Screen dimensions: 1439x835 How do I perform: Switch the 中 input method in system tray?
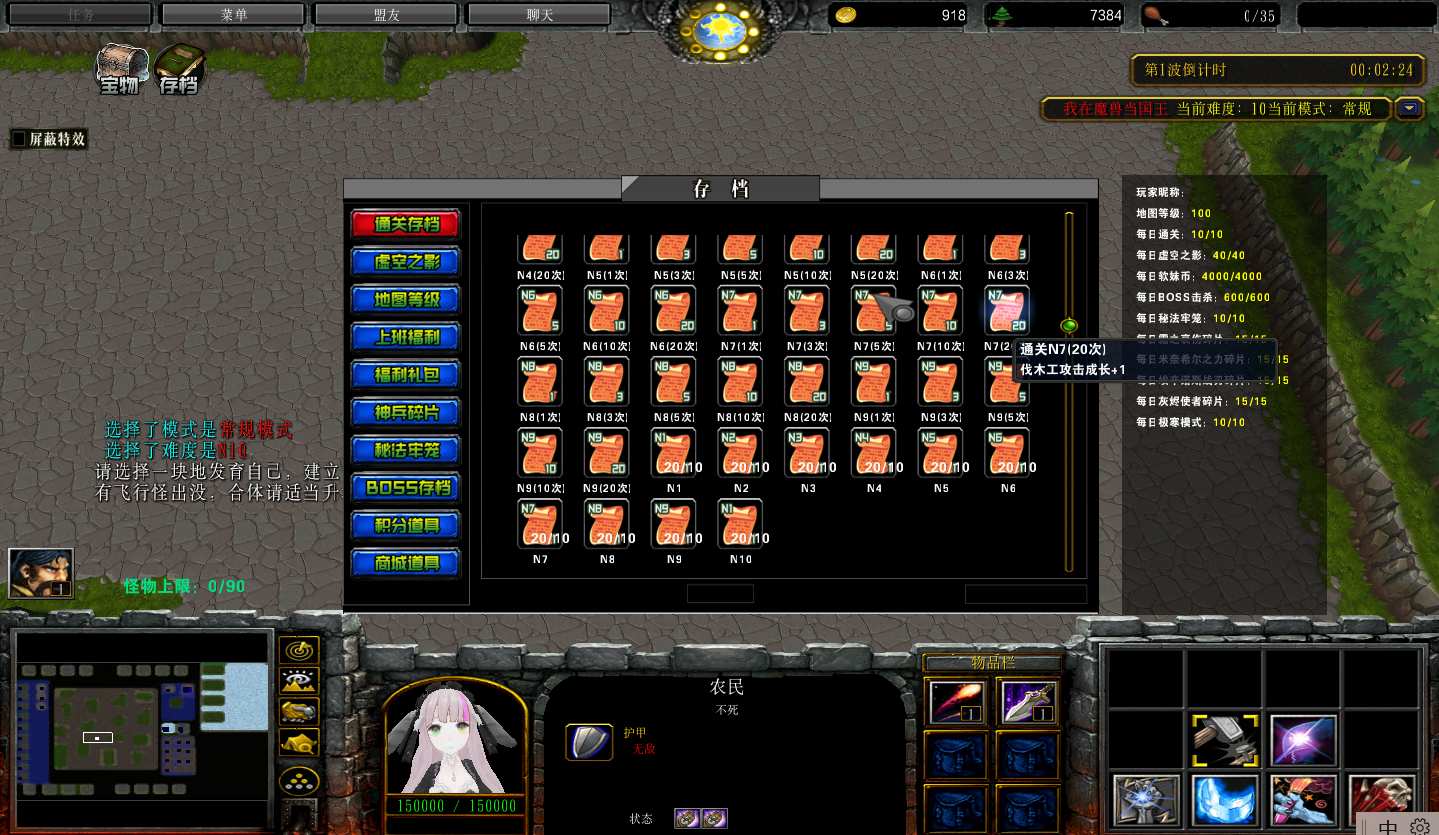[1386, 826]
